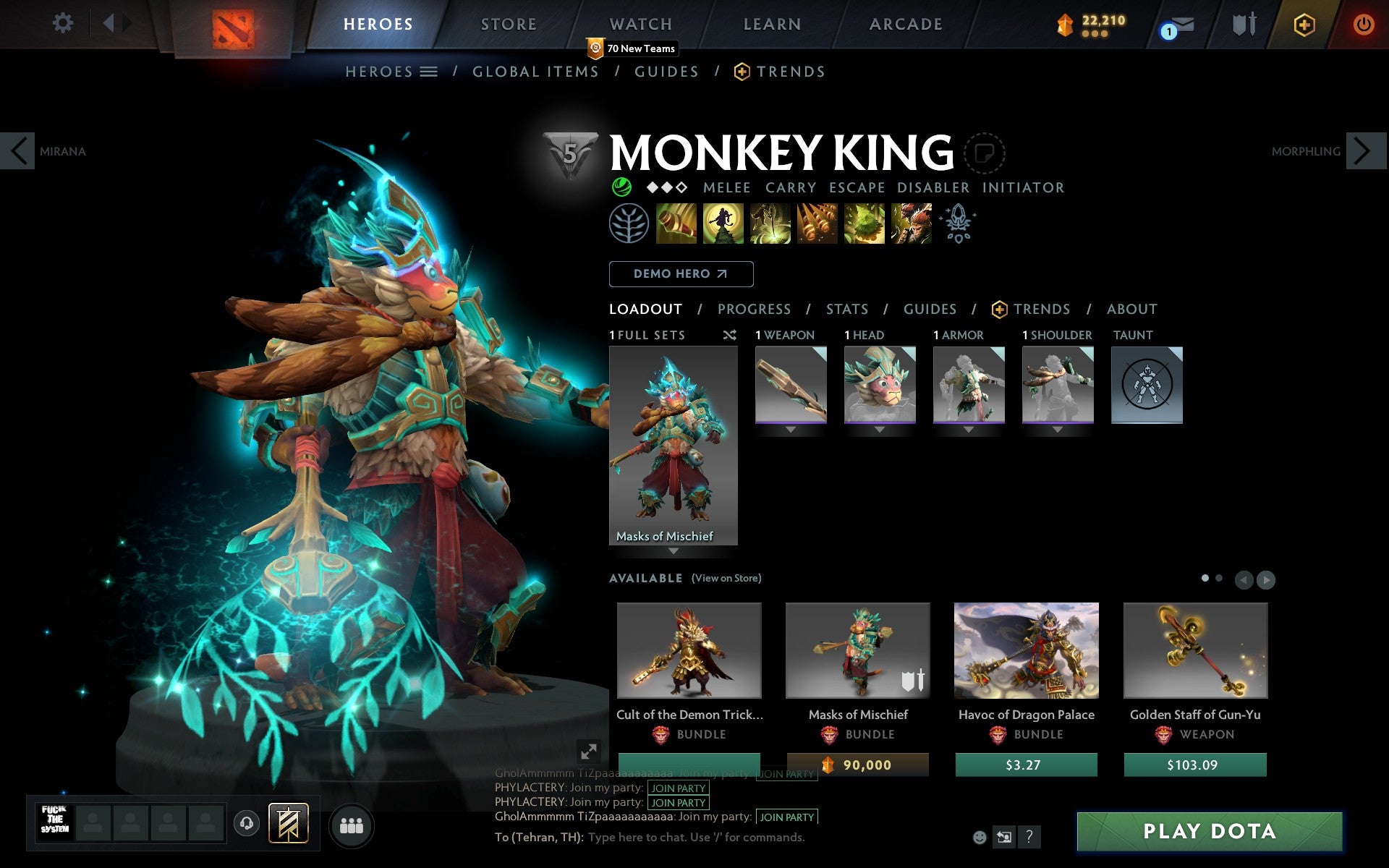Click the Aghanim's upgrade icon beside abilities
Image resolution: width=1389 pixels, height=868 pixels.
coord(956,224)
